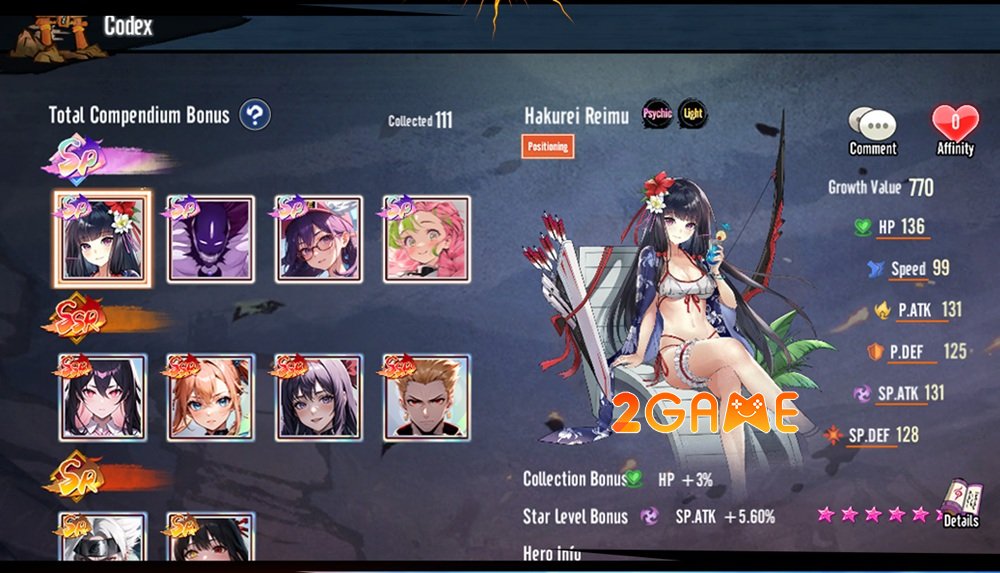Show the Psychic type badge info
The image size is (1000, 573).
pos(657,114)
